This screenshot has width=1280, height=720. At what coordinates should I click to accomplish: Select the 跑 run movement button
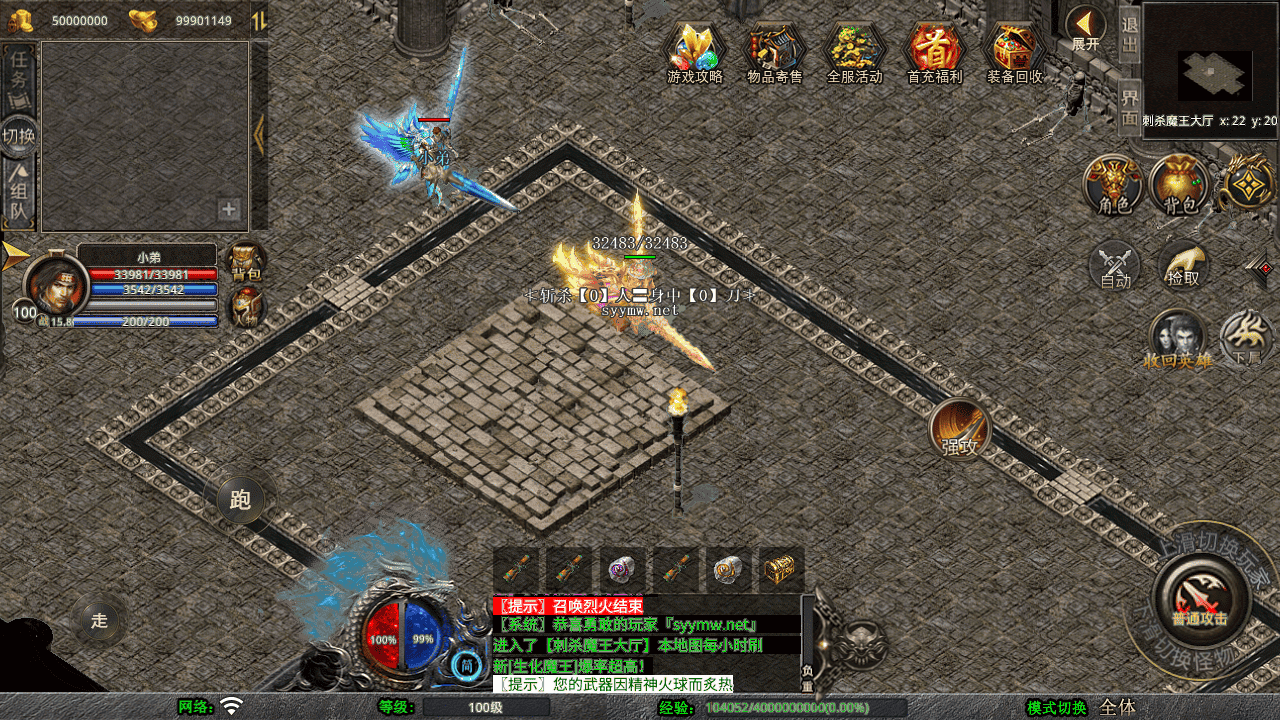click(240, 500)
